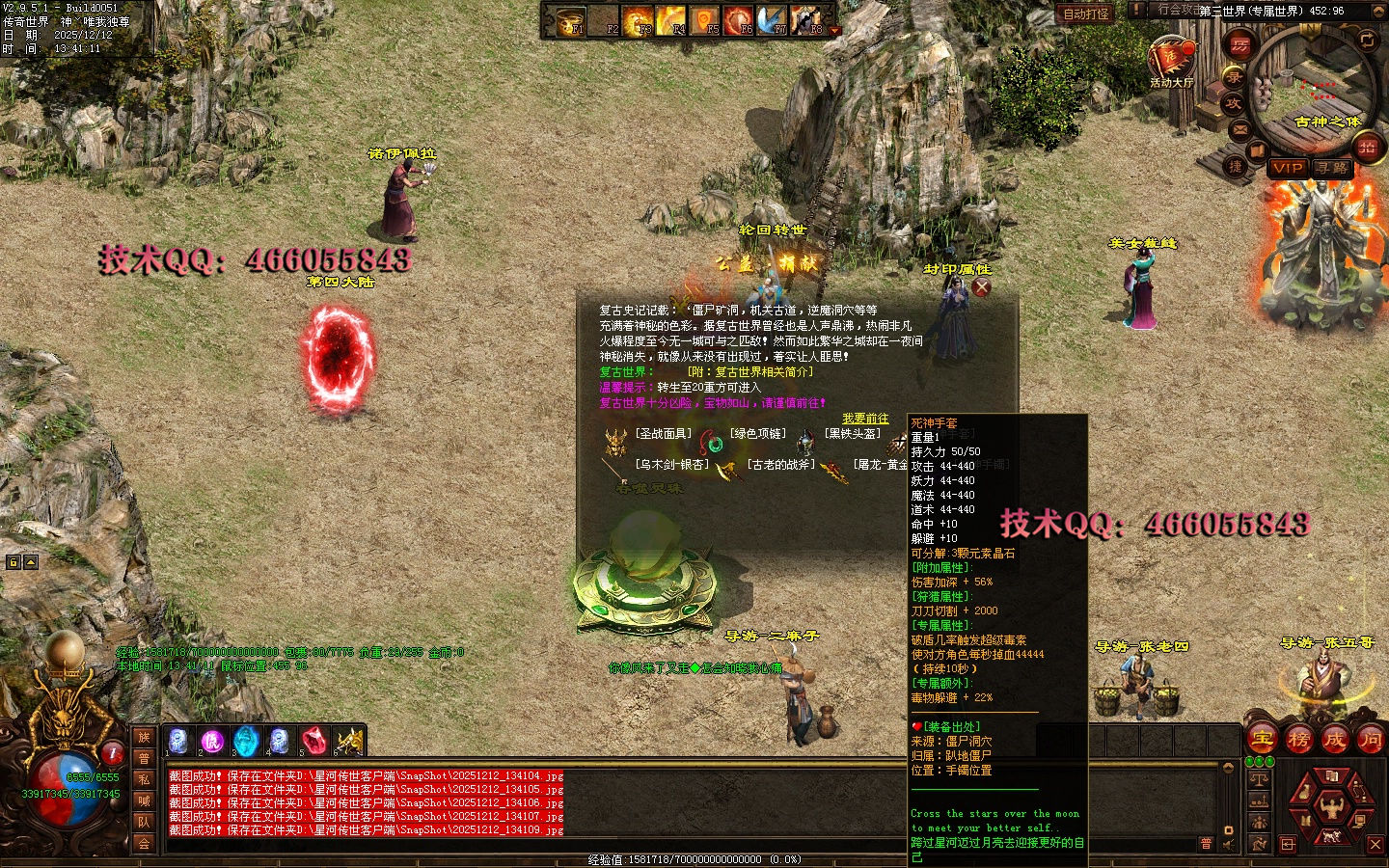The height and width of the screenshot is (868, 1389).
Task: Open the mail envelope icon beside minimap
Action: [1240, 128]
